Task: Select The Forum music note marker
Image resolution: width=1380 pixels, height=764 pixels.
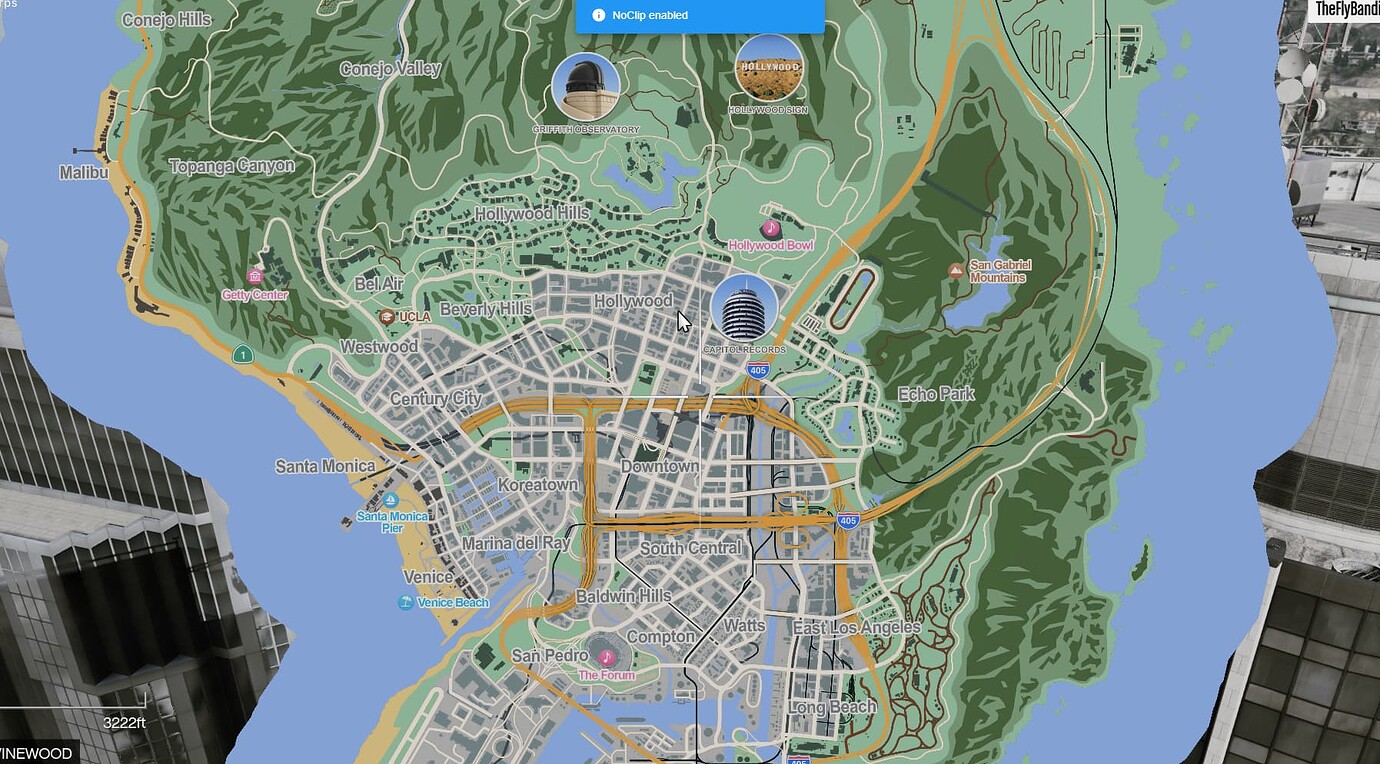Action: click(x=607, y=656)
